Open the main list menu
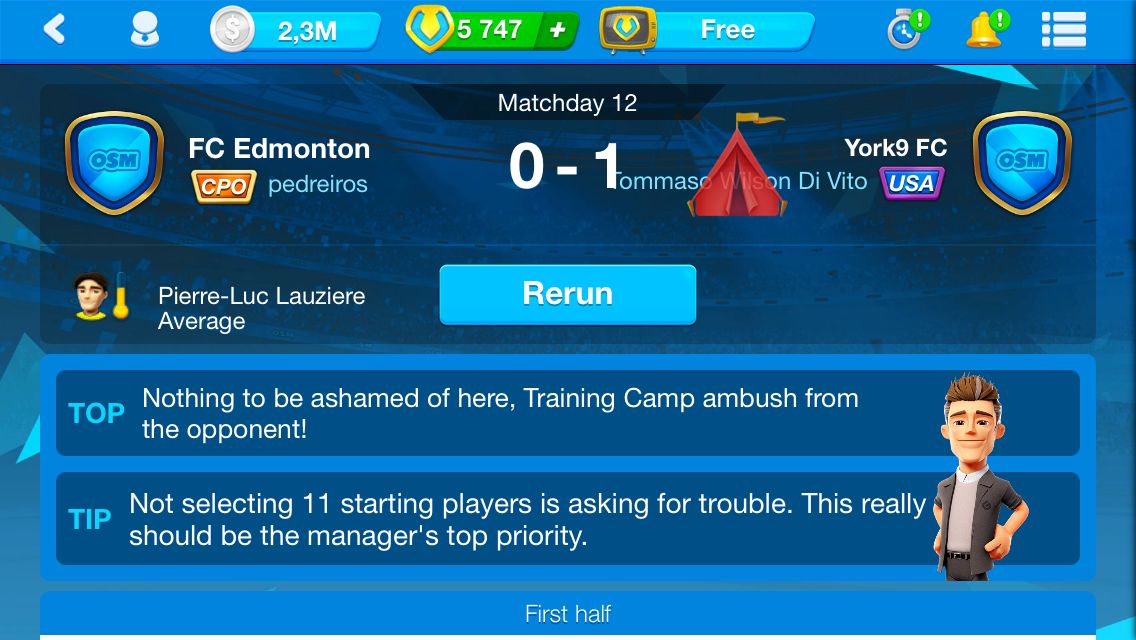The width and height of the screenshot is (1136, 640). pyautogui.click(x=1063, y=30)
